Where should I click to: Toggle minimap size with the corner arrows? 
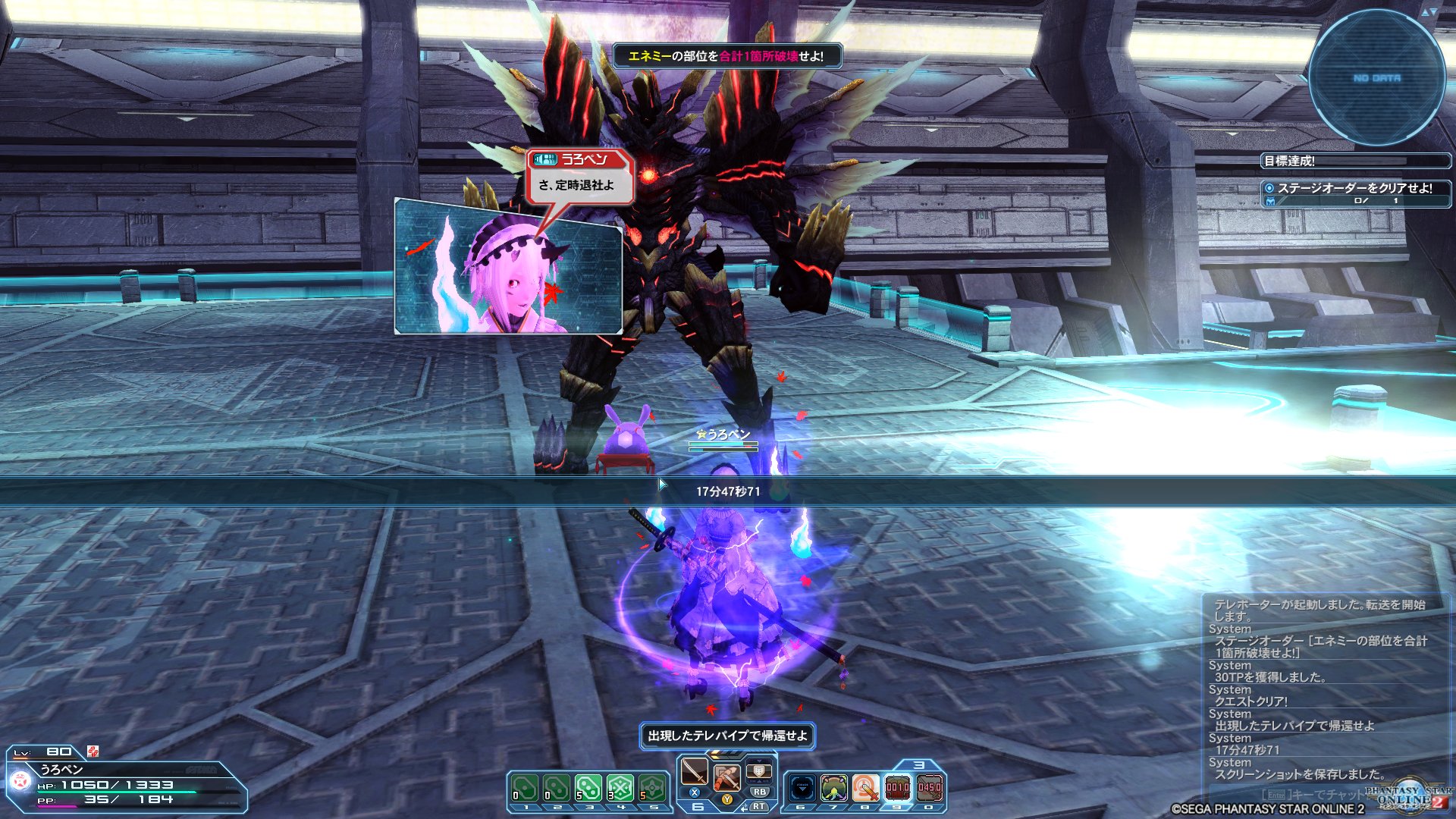[1429, 12]
